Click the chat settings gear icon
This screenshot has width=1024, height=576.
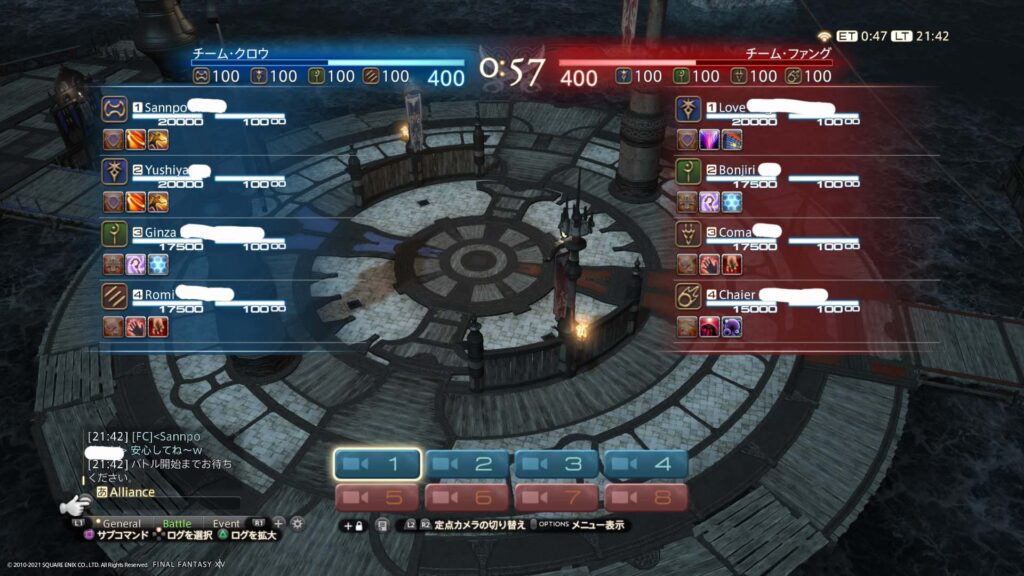tap(297, 523)
